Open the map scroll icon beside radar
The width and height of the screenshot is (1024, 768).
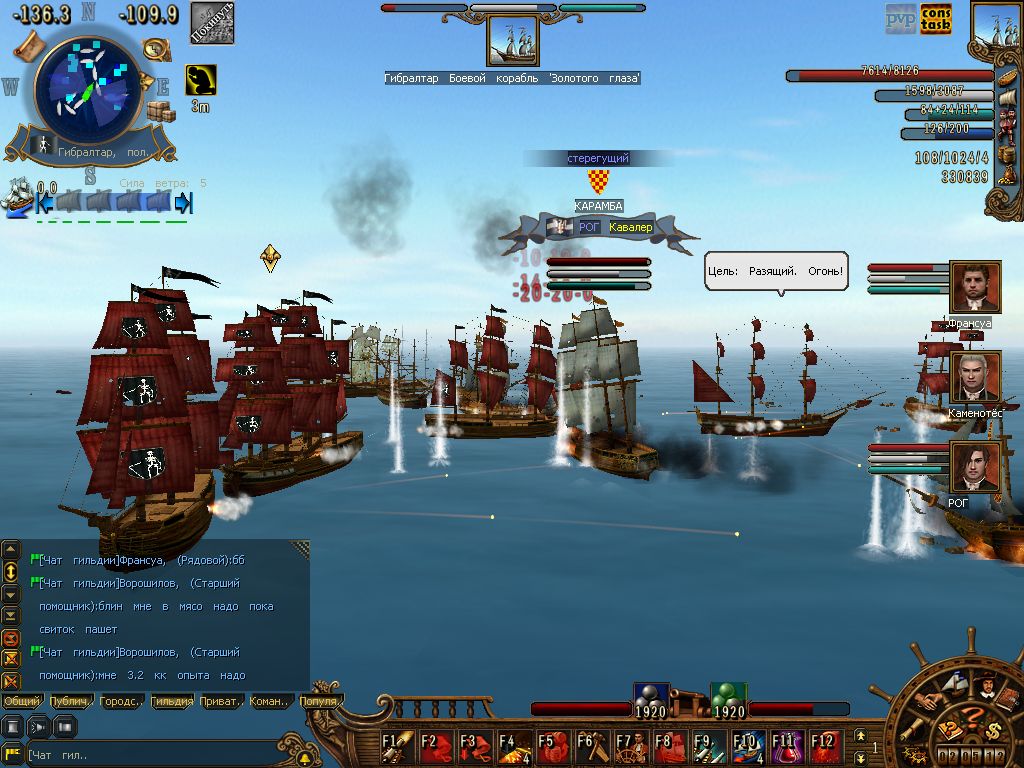point(27,44)
